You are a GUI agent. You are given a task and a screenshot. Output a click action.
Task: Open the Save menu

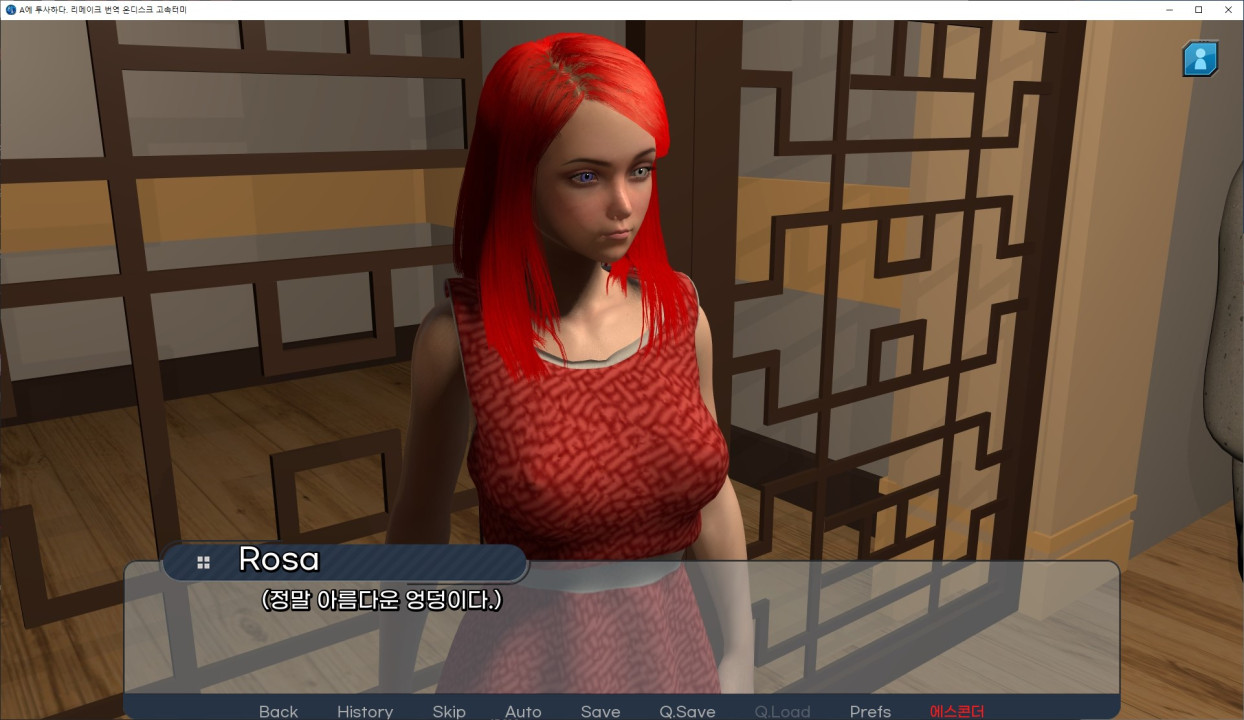[x=600, y=711]
